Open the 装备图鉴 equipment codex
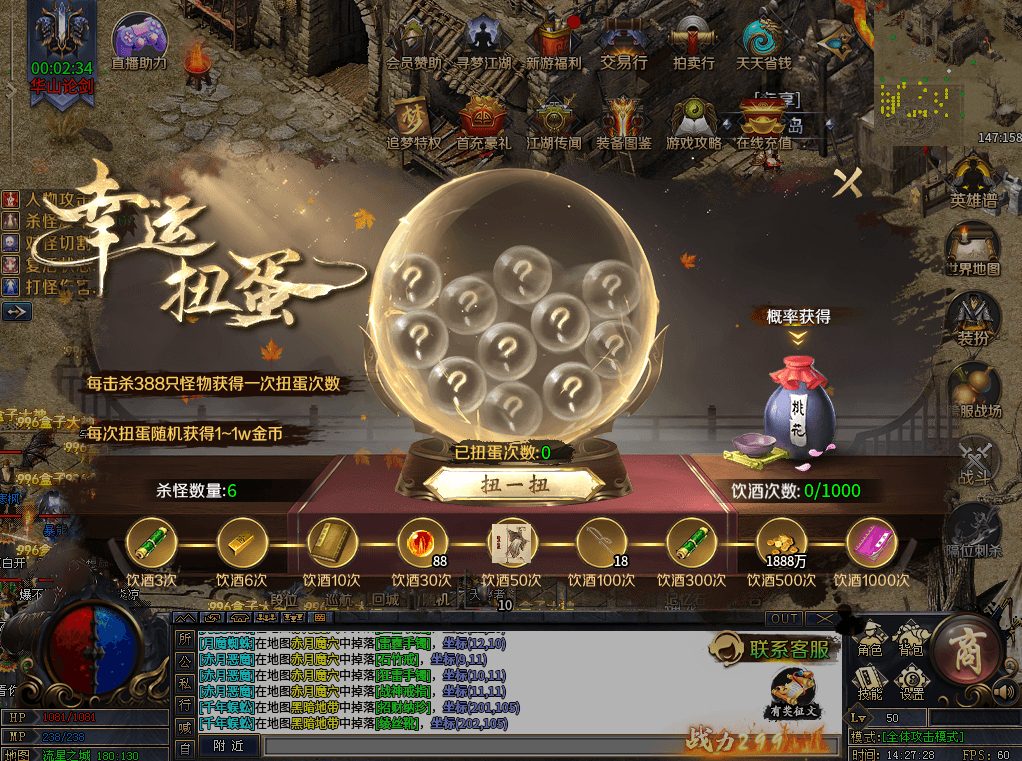1022x761 pixels. [x=623, y=123]
